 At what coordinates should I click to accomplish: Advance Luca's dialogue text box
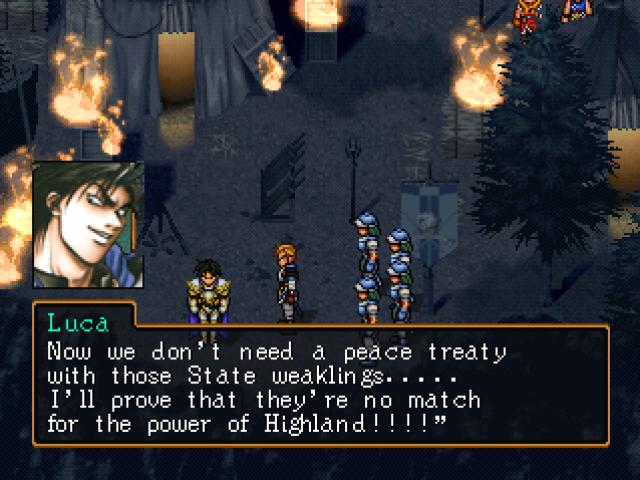[320, 372]
